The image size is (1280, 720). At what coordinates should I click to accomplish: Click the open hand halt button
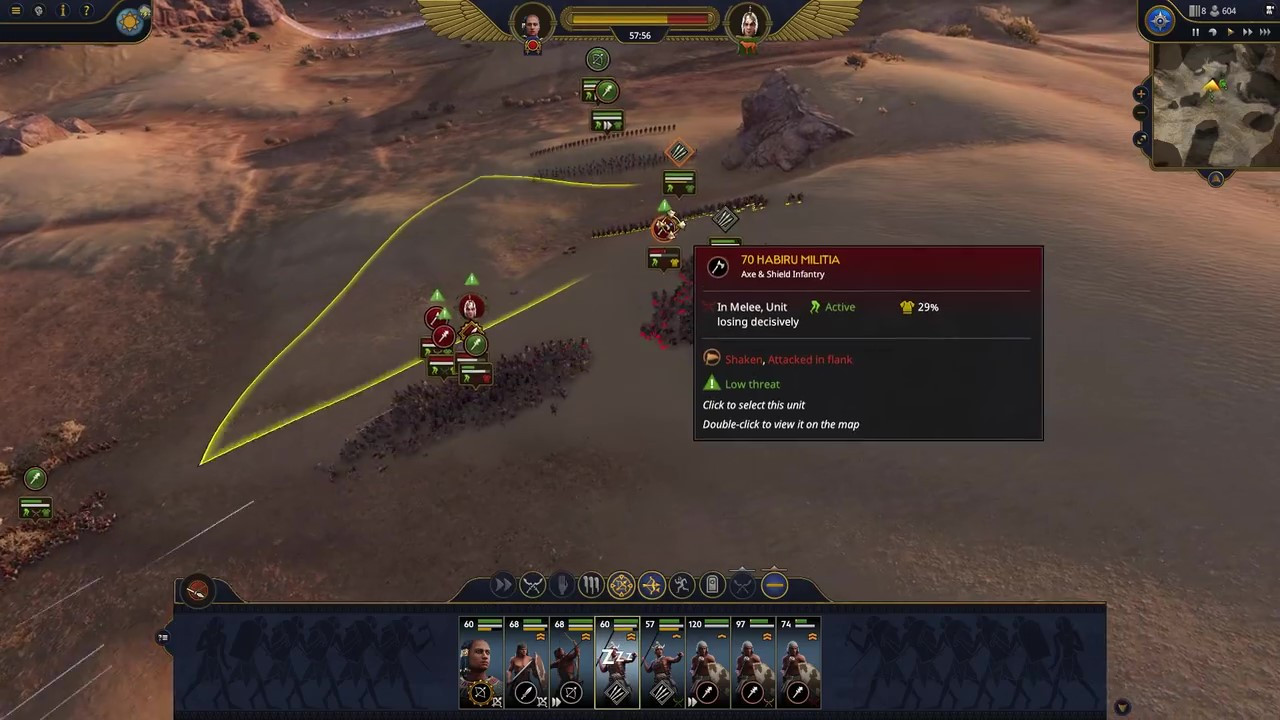[x=562, y=585]
